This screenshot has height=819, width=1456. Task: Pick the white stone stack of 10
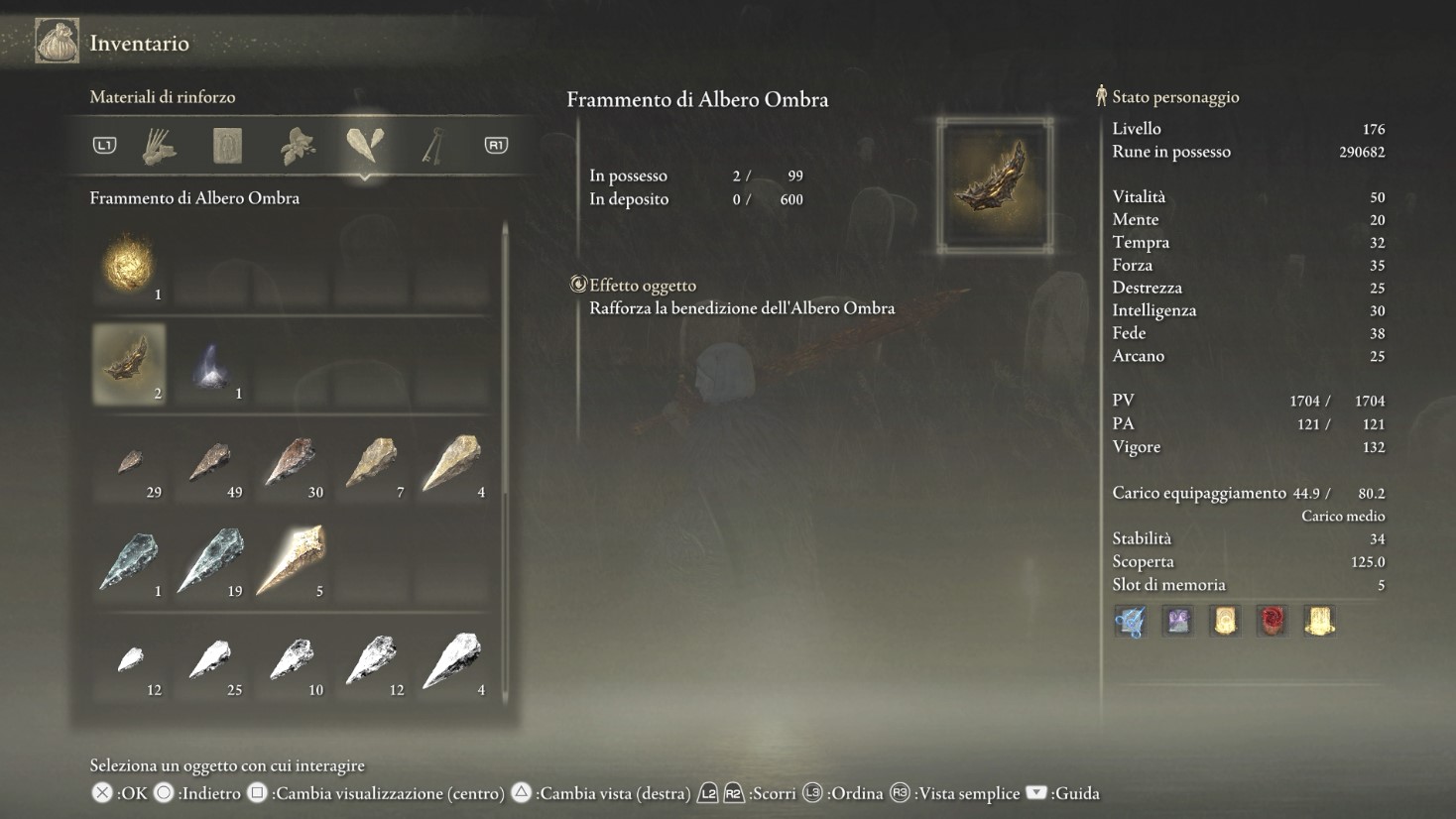click(292, 660)
